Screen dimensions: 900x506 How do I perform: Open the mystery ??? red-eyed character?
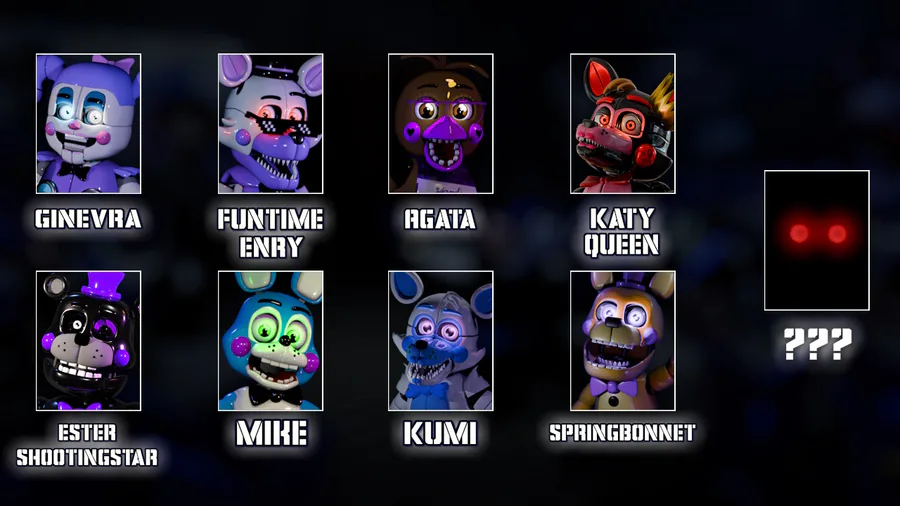[x=816, y=240]
